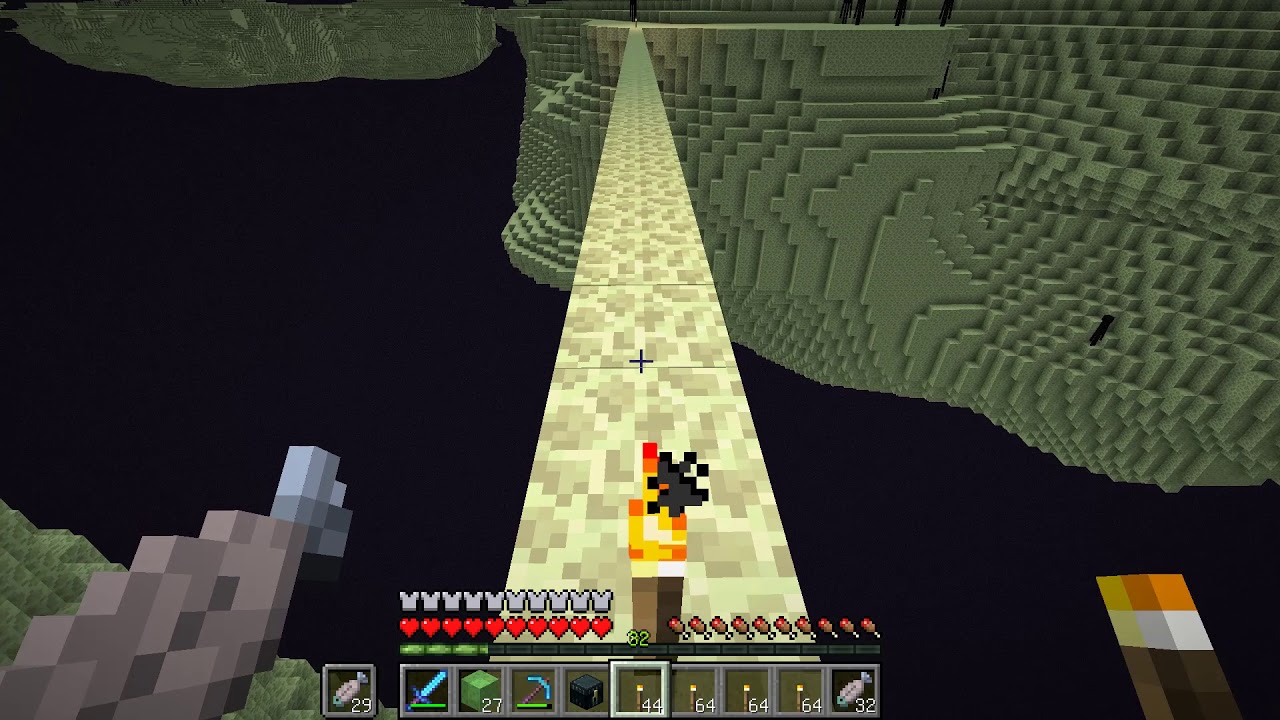Pick the raw fish stack of 32

853,691
